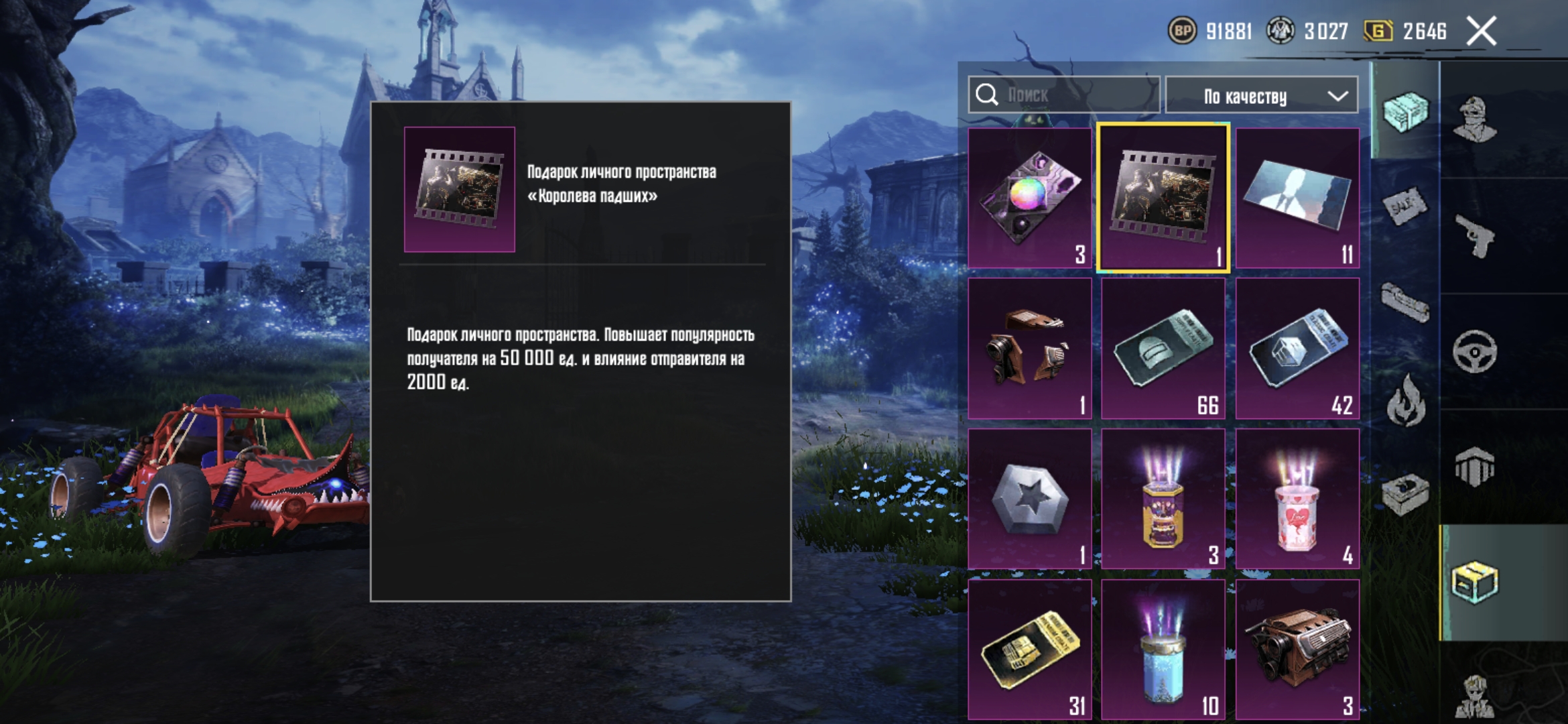Select the rainbow orb card item
The height and width of the screenshot is (724, 1568).
pos(1030,198)
